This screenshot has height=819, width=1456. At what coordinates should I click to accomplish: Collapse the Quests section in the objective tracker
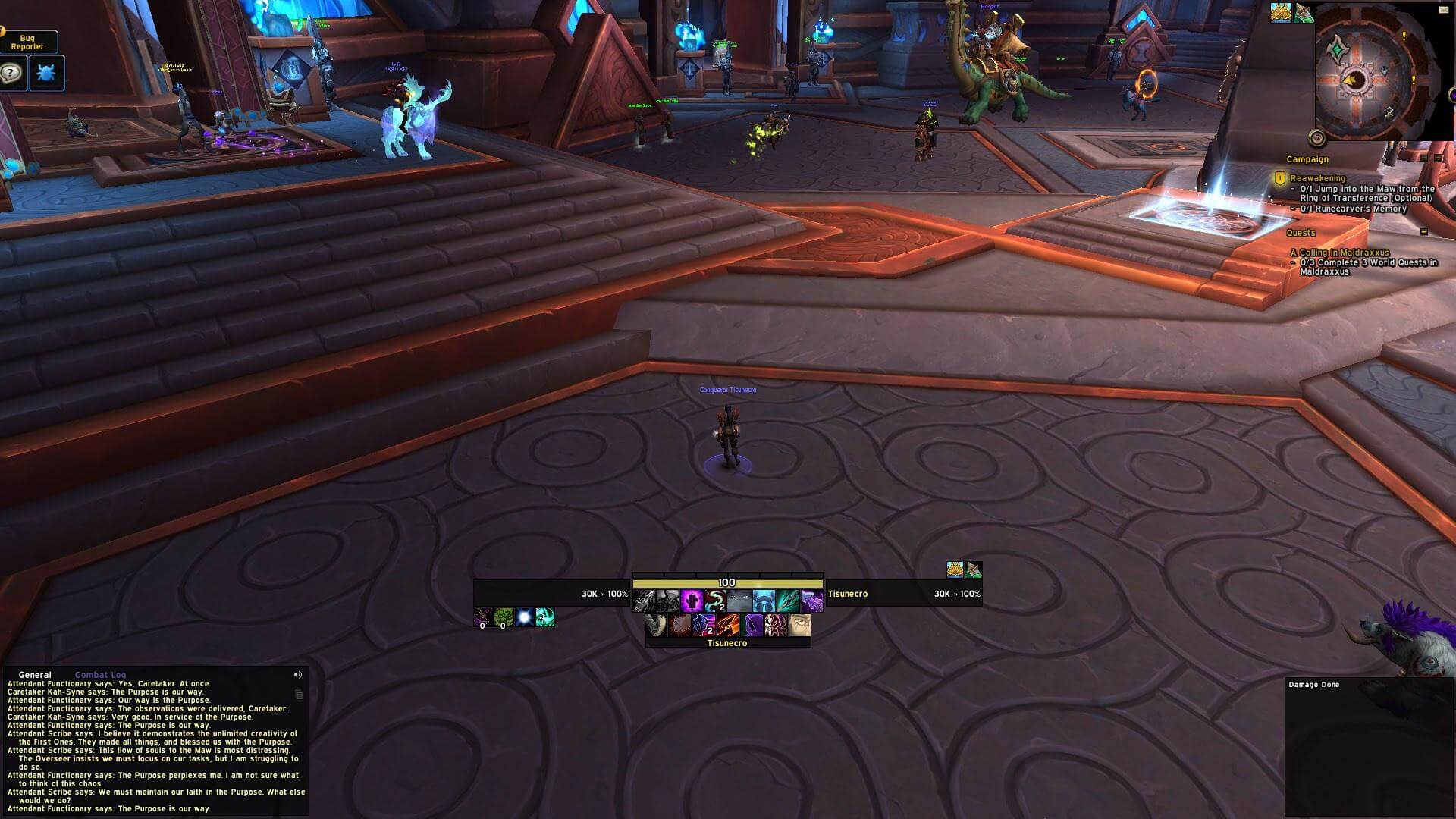[x=1425, y=232]
